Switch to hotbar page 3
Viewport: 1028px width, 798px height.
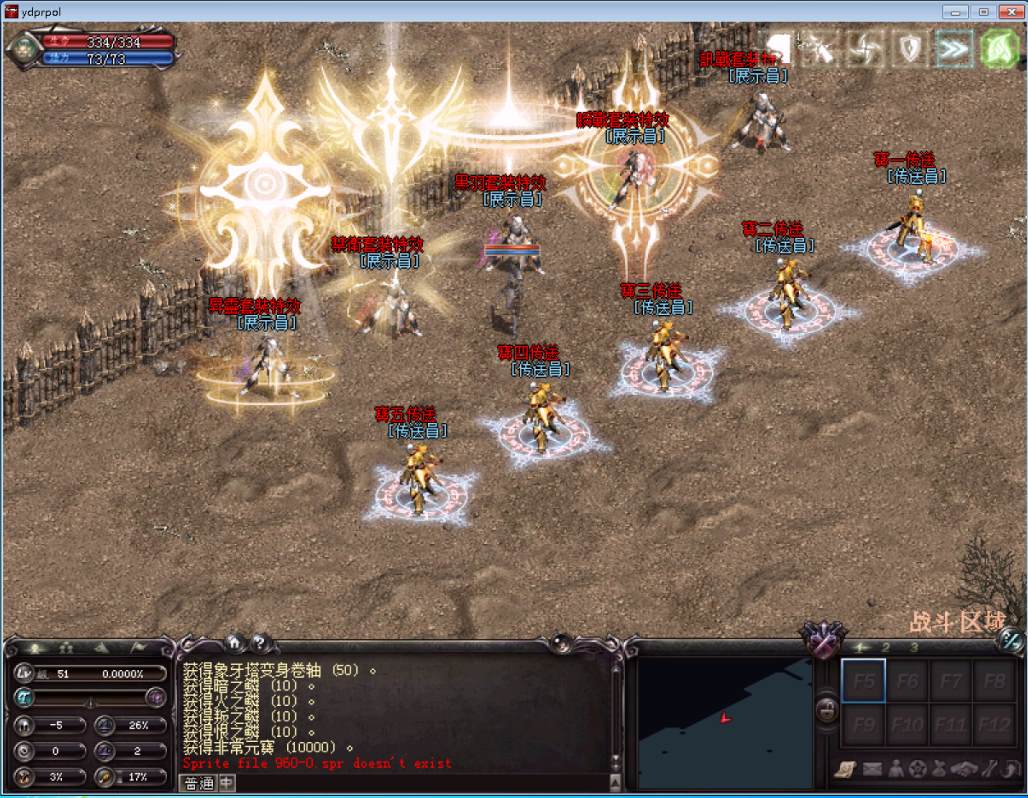913,648
